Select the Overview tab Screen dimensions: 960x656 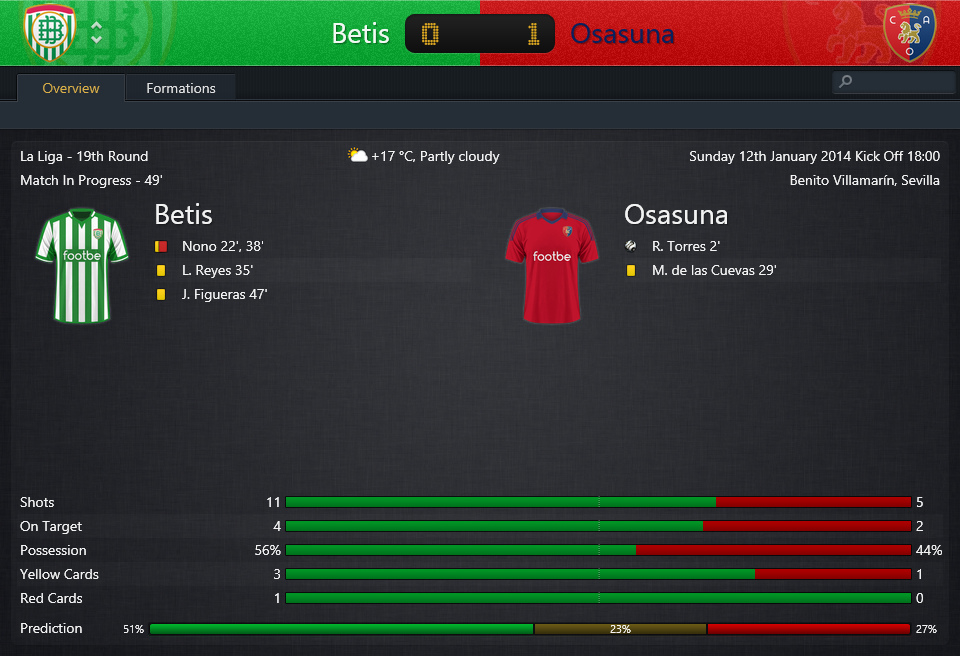coord(71,88)
